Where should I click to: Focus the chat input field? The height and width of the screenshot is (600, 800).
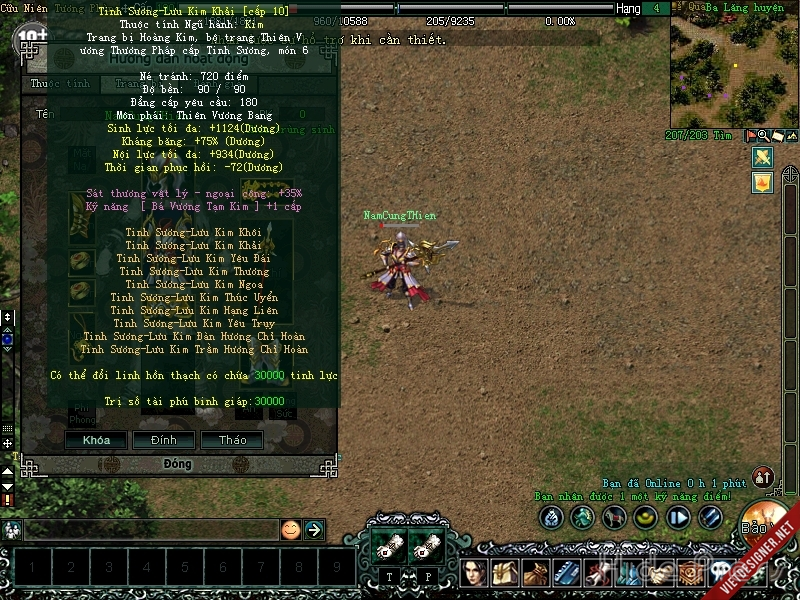coord(150,530)
